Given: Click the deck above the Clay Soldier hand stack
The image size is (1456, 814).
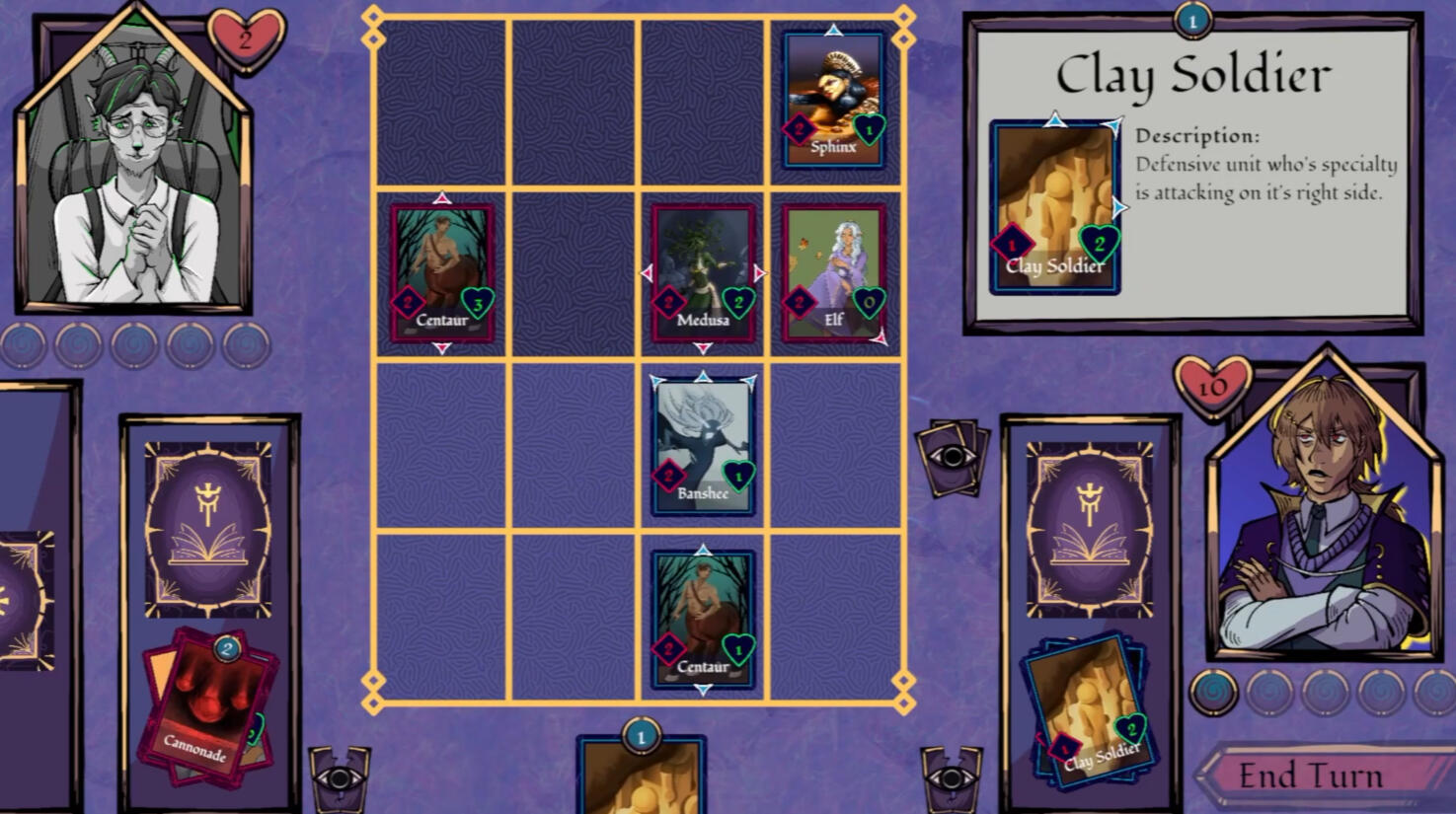Looking at the screenshot, I should click(x=1090, y=530).
